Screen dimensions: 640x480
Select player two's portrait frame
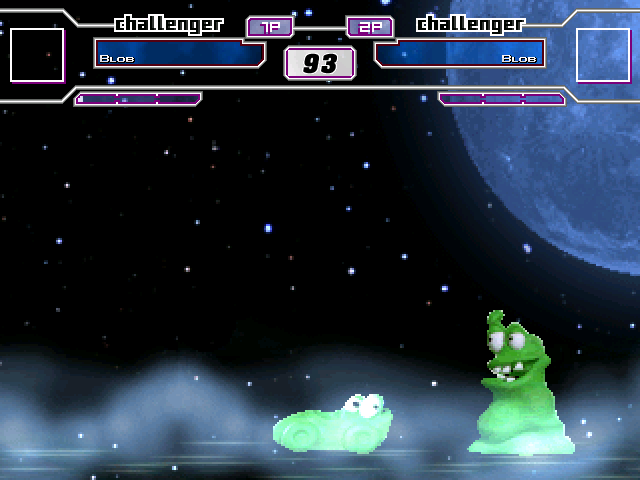pyautogui.click(x=603, y=55)
